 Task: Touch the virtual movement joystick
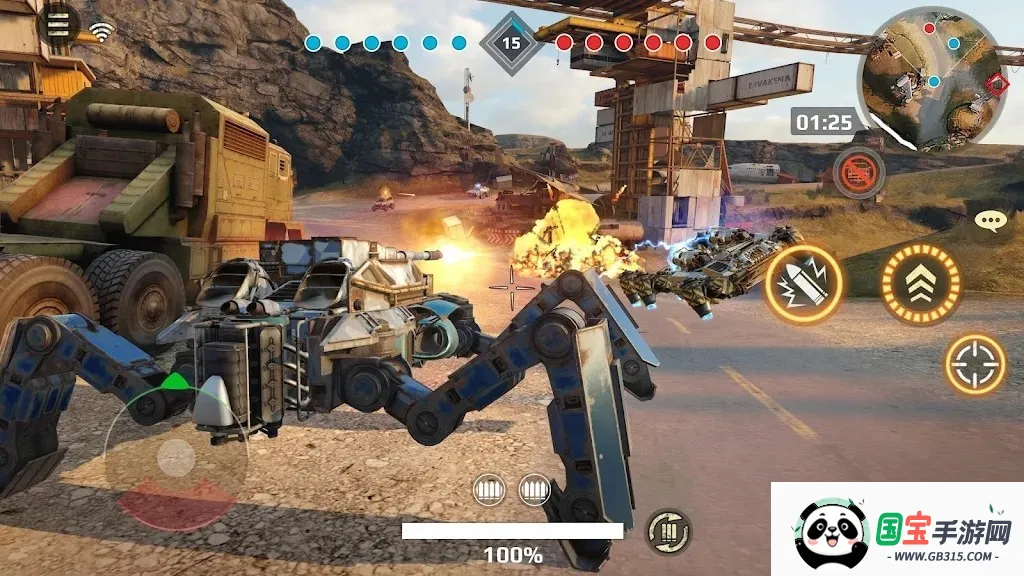tap(176, 458)
